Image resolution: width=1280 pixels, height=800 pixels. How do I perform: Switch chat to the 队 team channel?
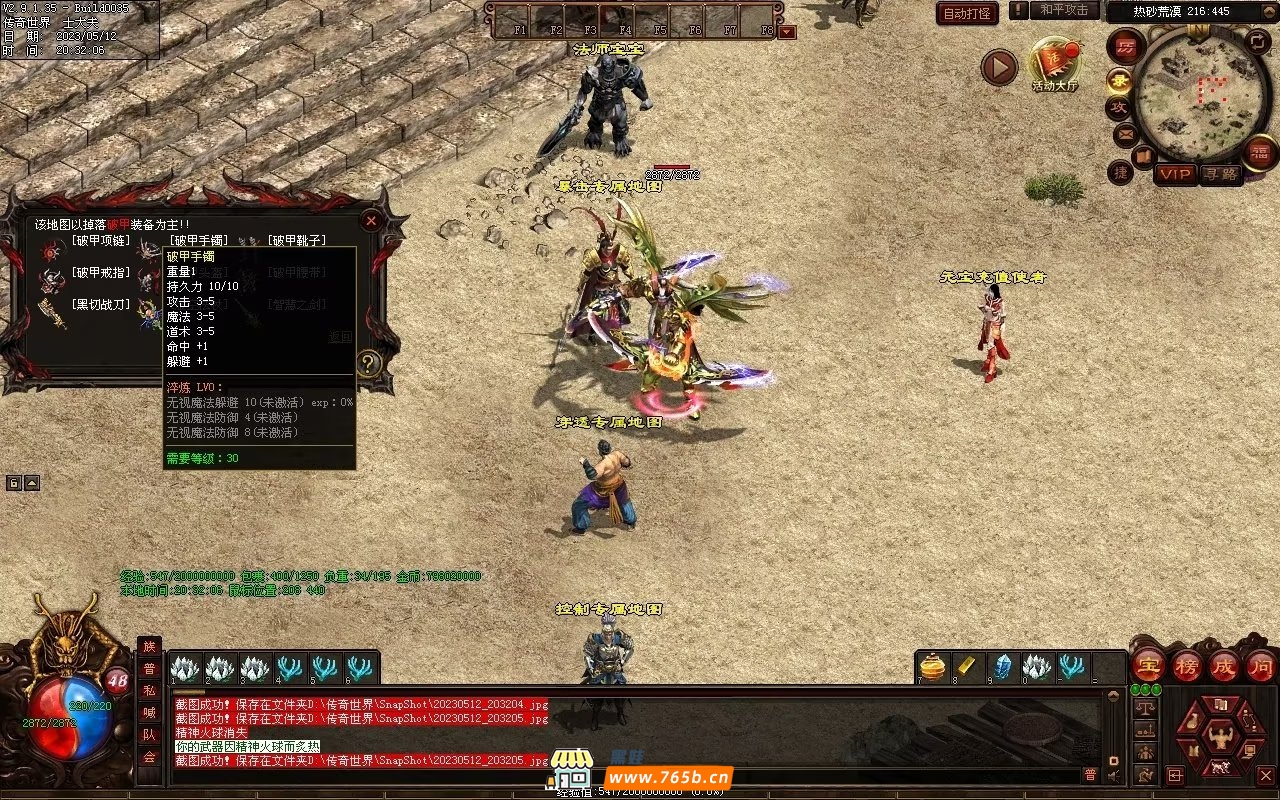(x=149, y=734)
